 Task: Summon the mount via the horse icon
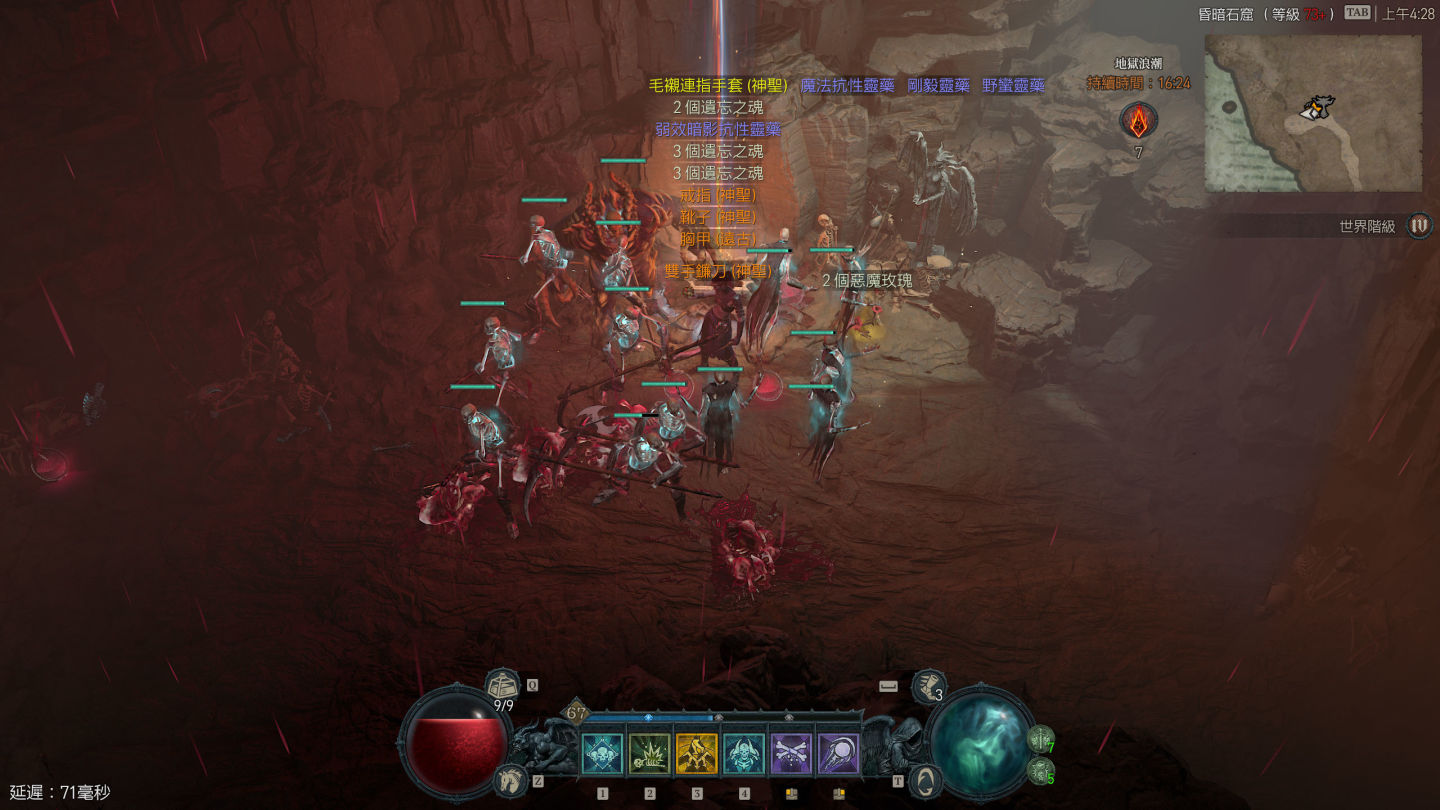click(509, 780)
